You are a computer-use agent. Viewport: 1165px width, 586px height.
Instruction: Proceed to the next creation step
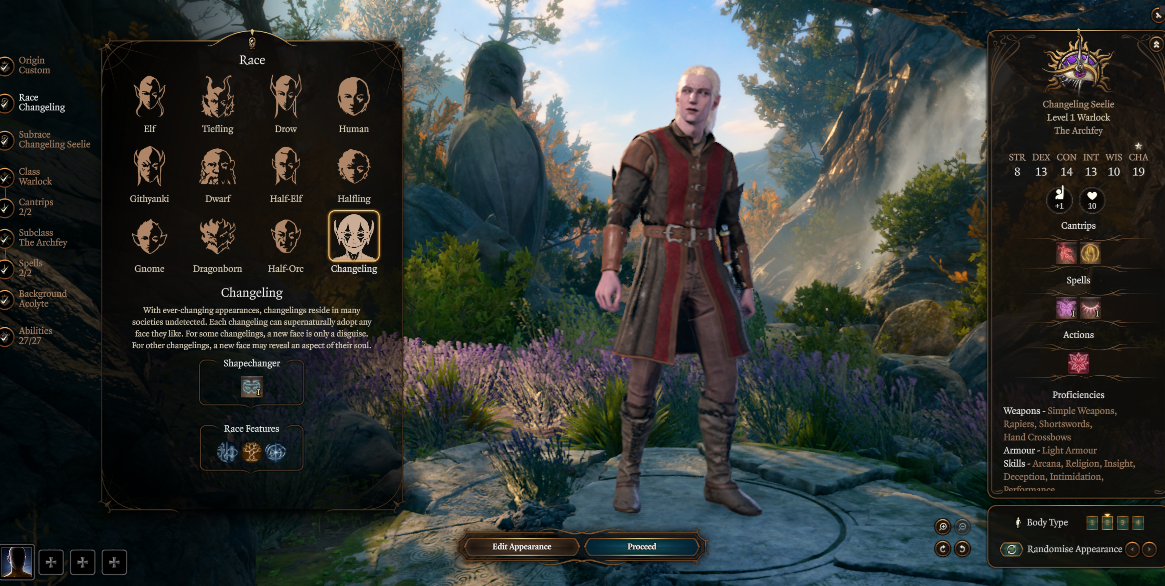pos(642,547)
